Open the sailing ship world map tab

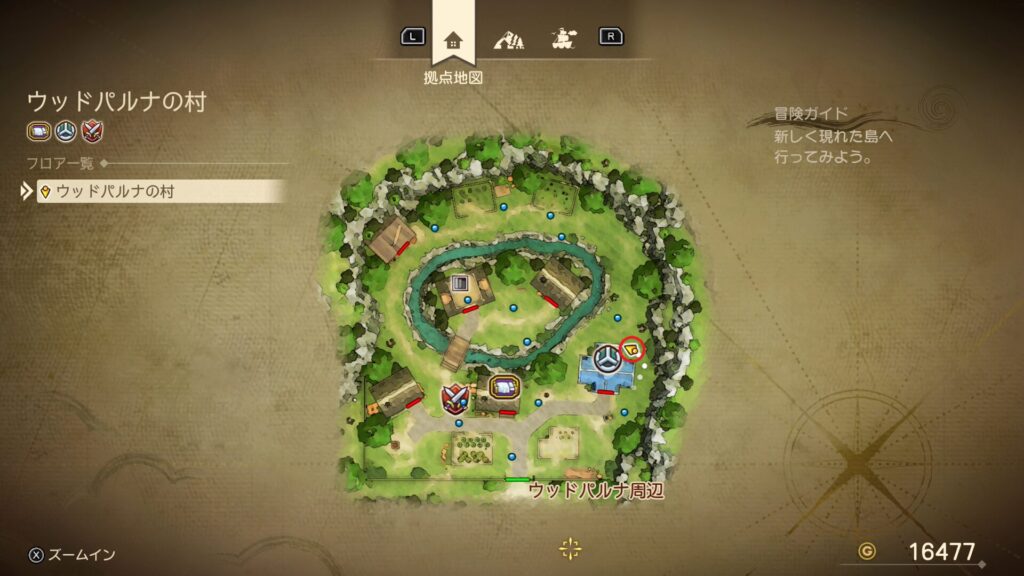(x=562, y=40)
